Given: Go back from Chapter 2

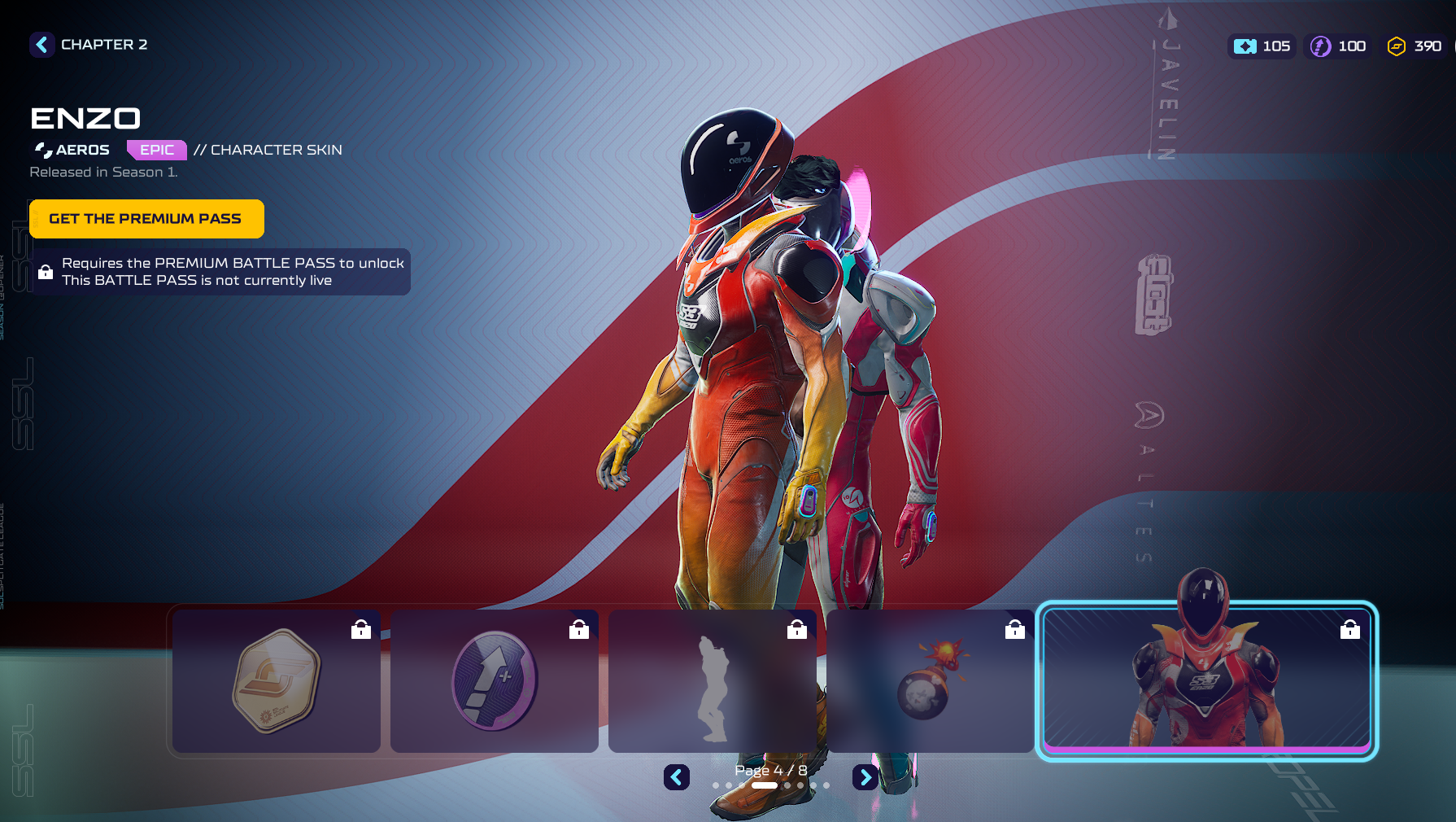Looking at the screenshot, I should [42, 45].
